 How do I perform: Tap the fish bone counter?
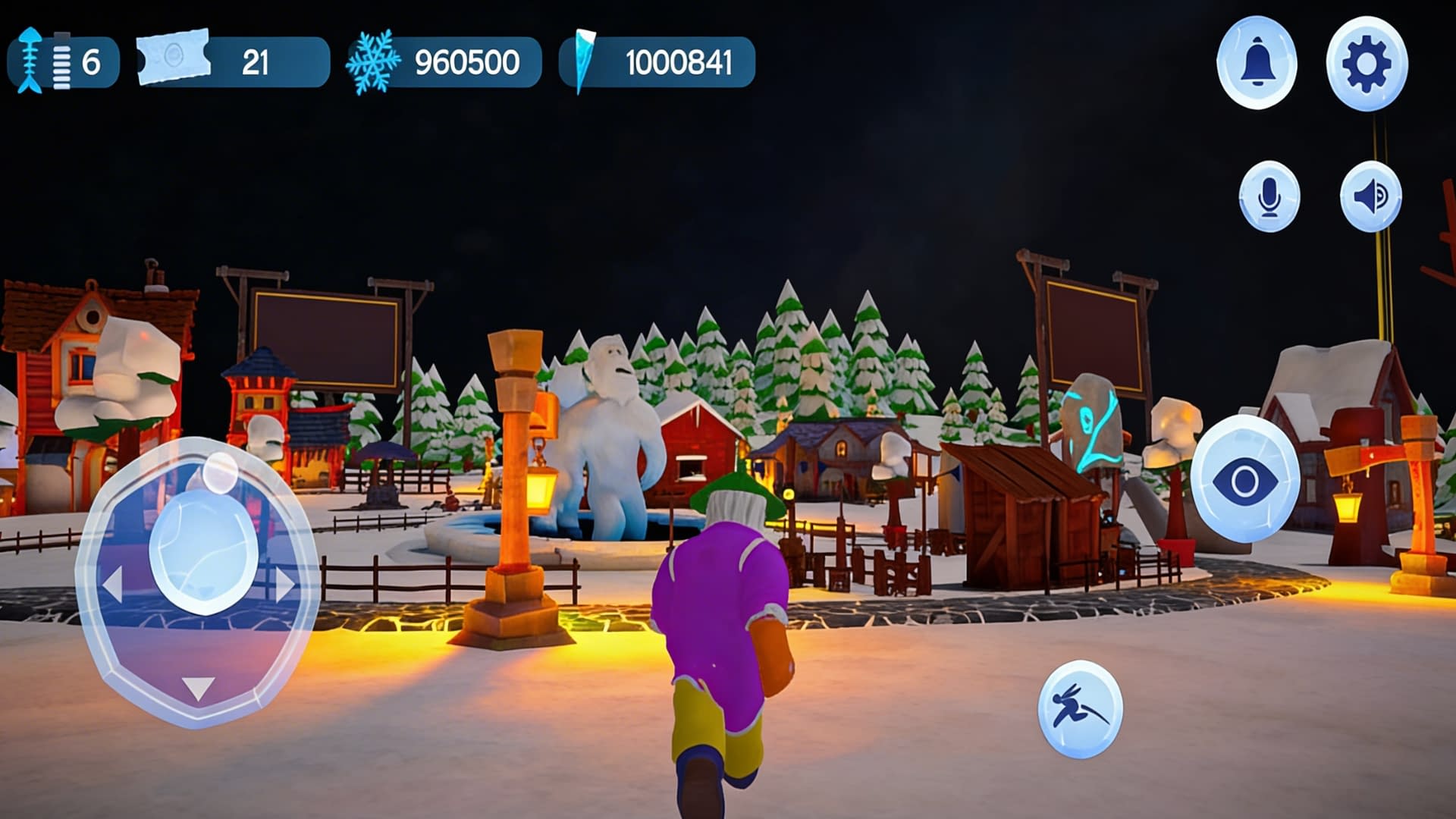[x=63, y=62]
